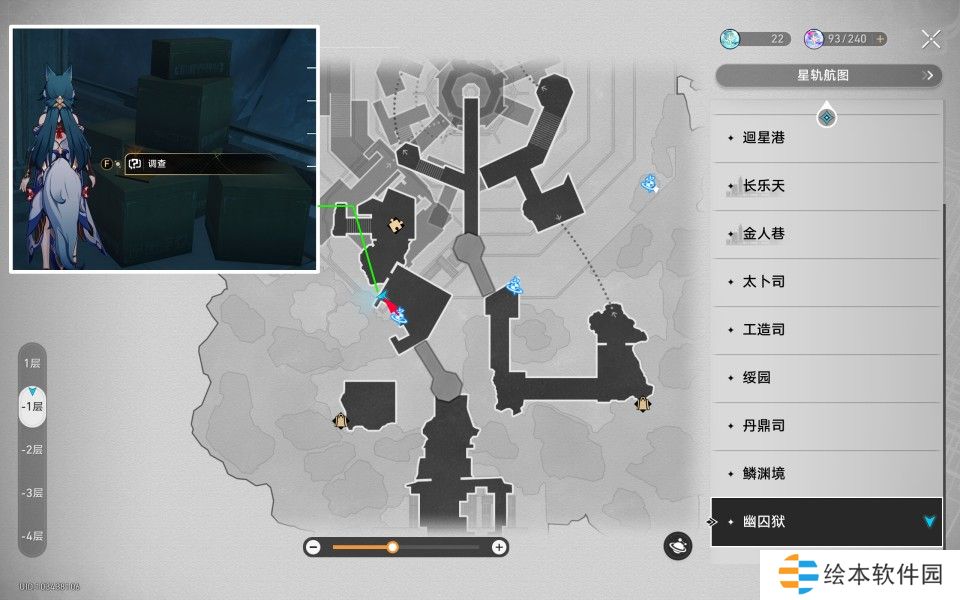Switch map to 绥园

click(x=826, y=378)
